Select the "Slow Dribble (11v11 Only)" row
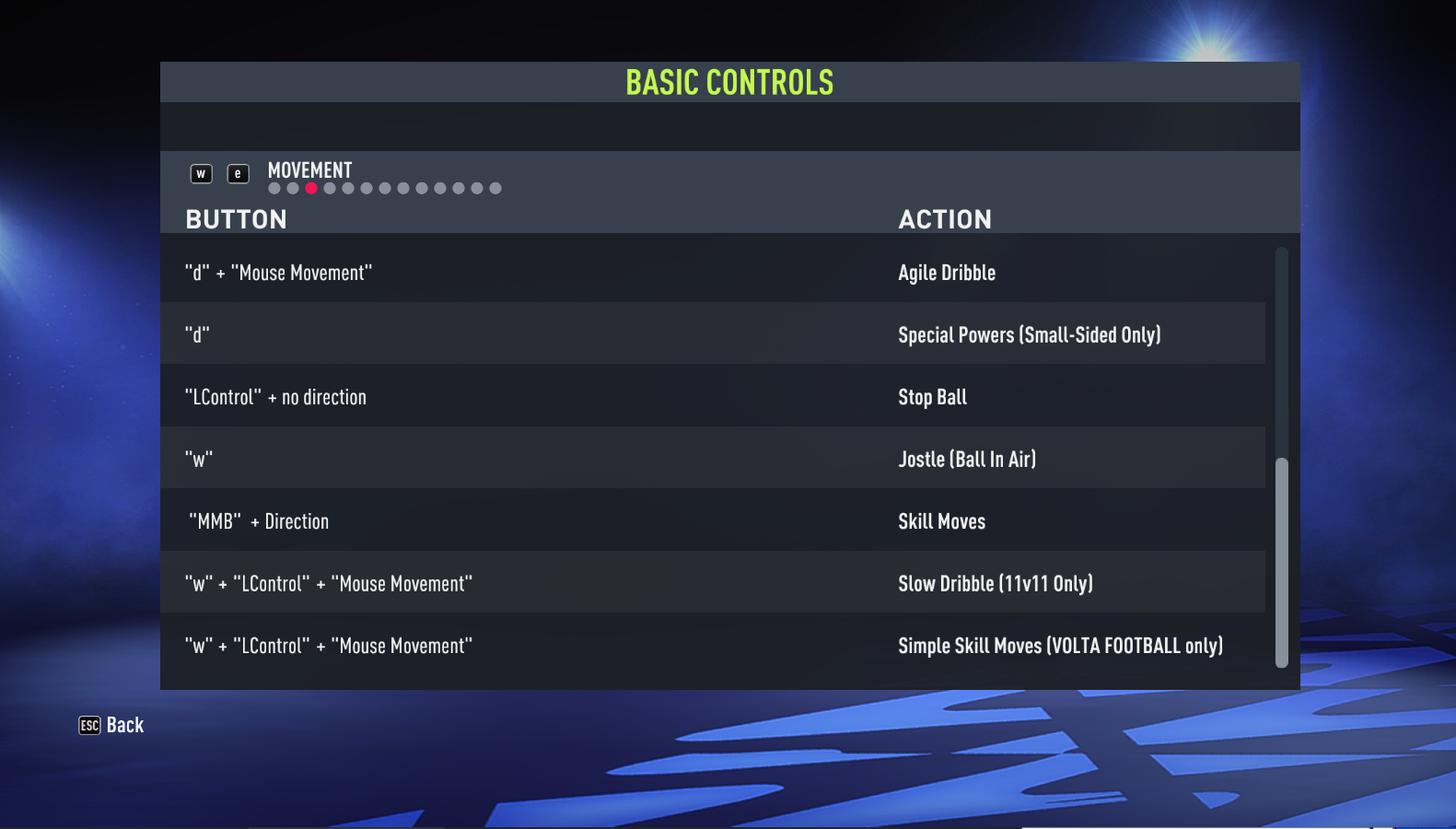Screen dimensions: 1456x829 point(645,582)
